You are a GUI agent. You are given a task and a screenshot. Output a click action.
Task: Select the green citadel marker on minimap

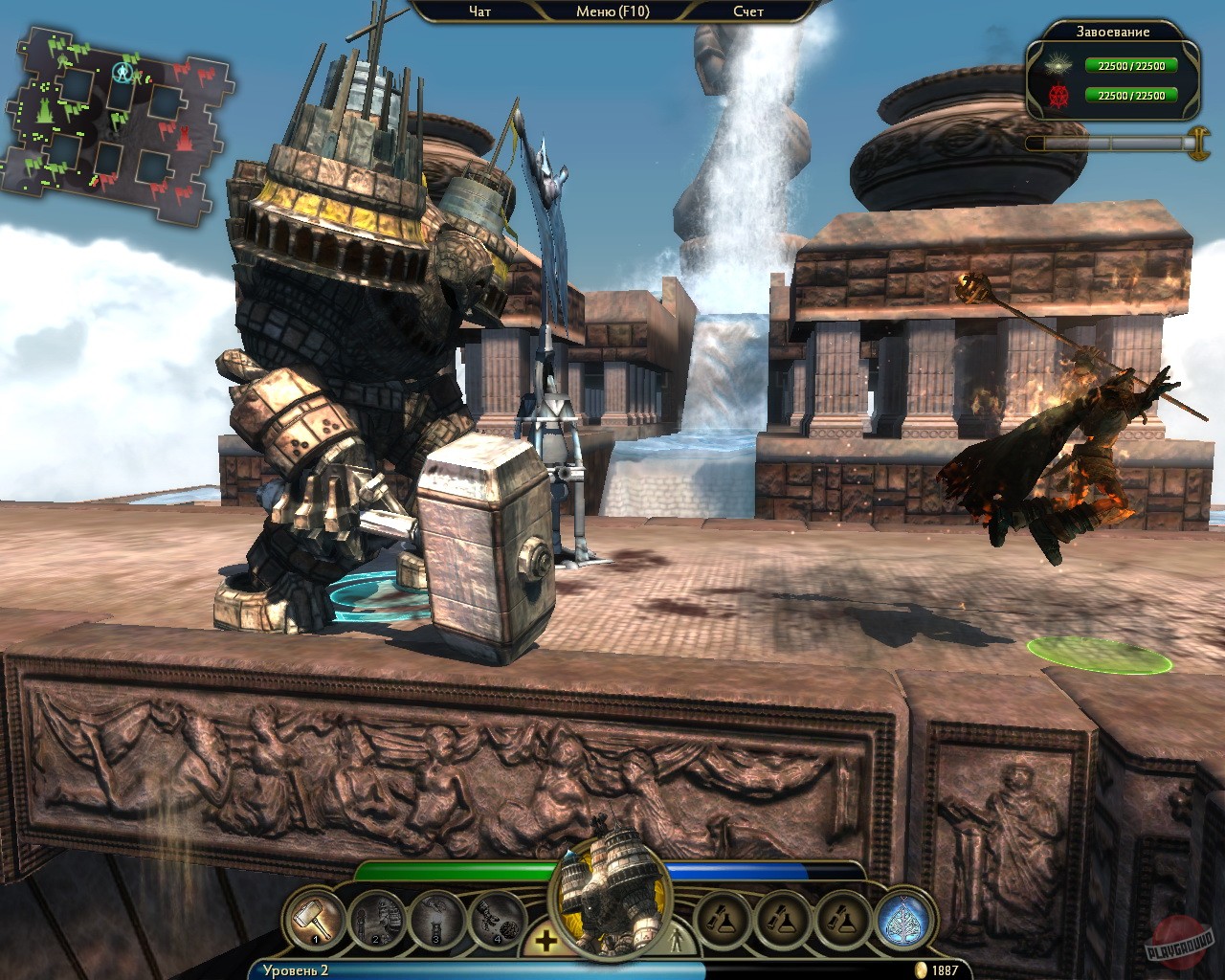43,111
